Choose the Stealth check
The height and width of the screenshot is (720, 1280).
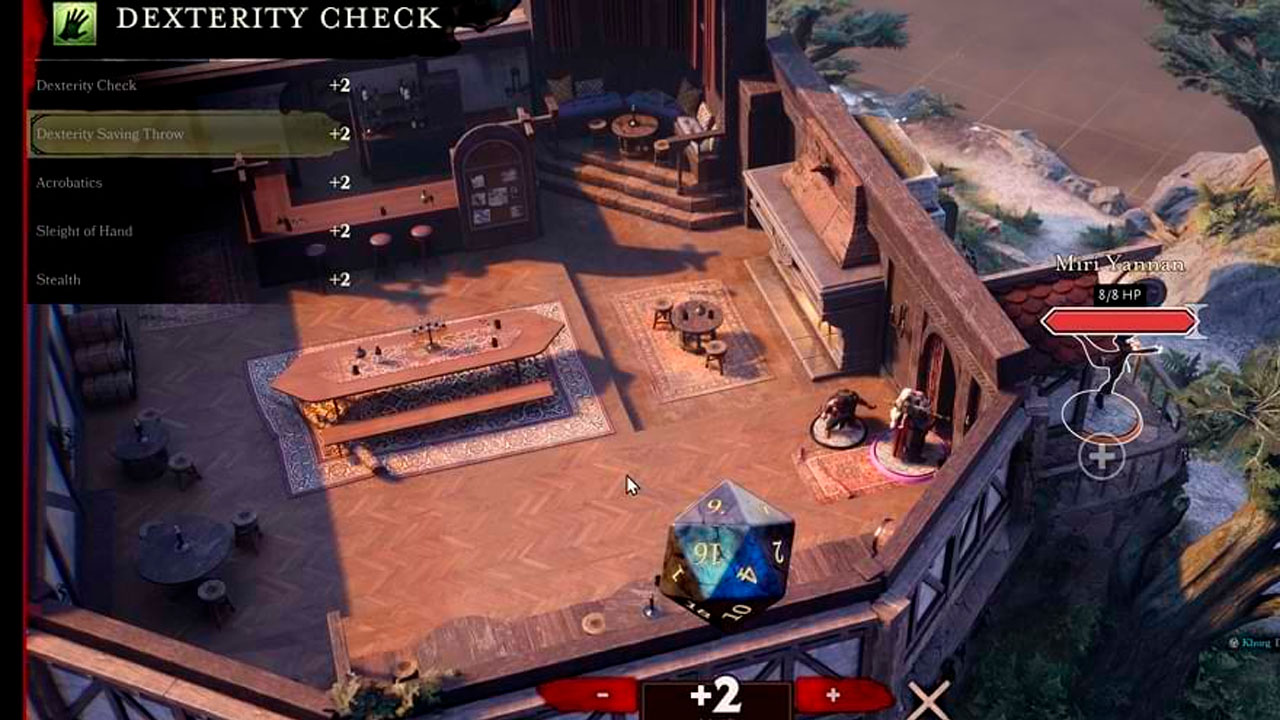59,280
